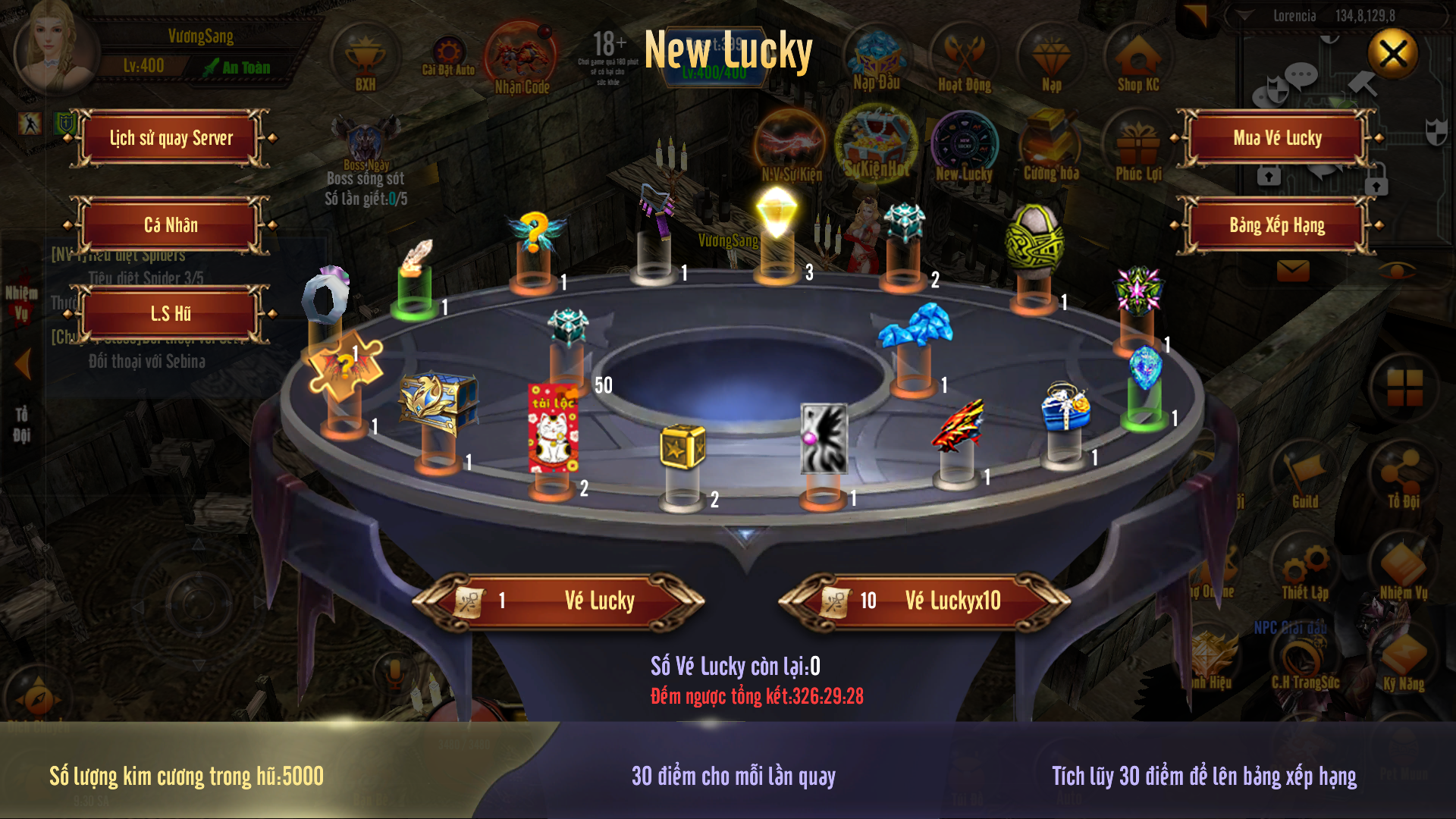Open the Cá Nhân history

[171, 225]
